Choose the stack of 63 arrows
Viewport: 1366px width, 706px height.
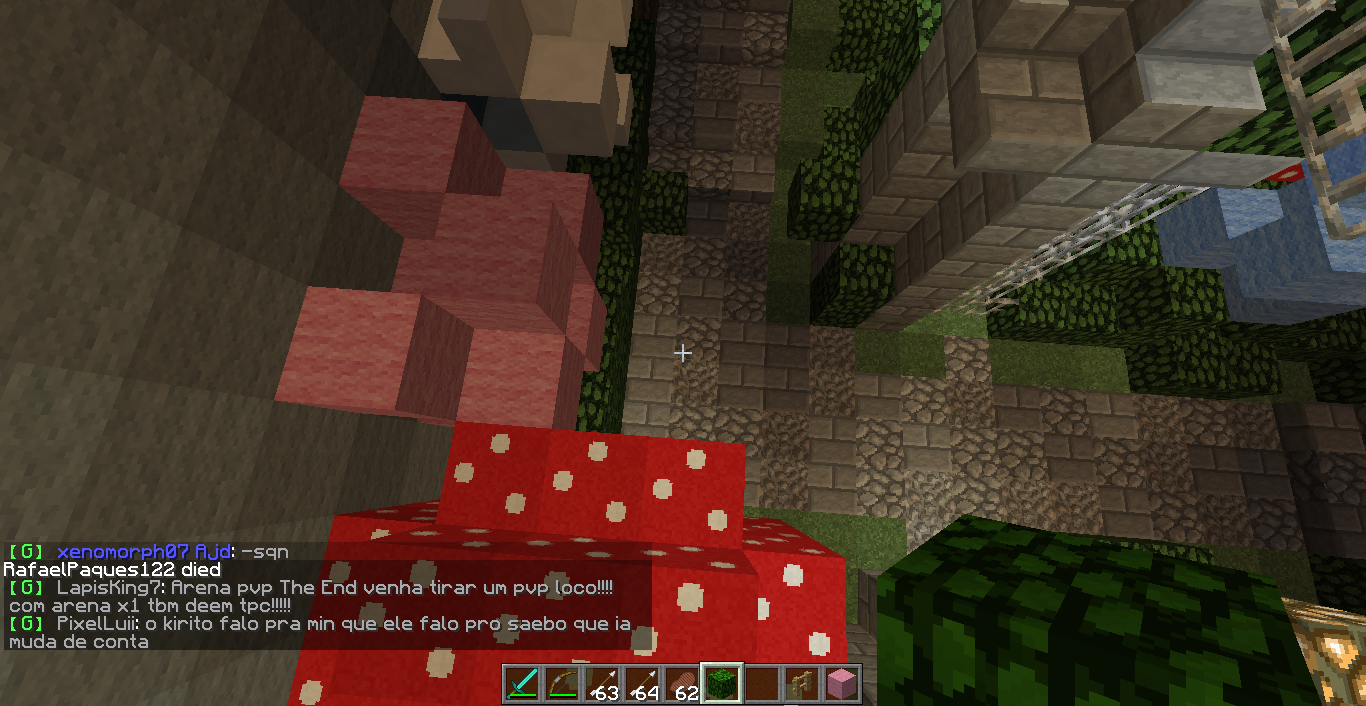click(x=601, y=684)
